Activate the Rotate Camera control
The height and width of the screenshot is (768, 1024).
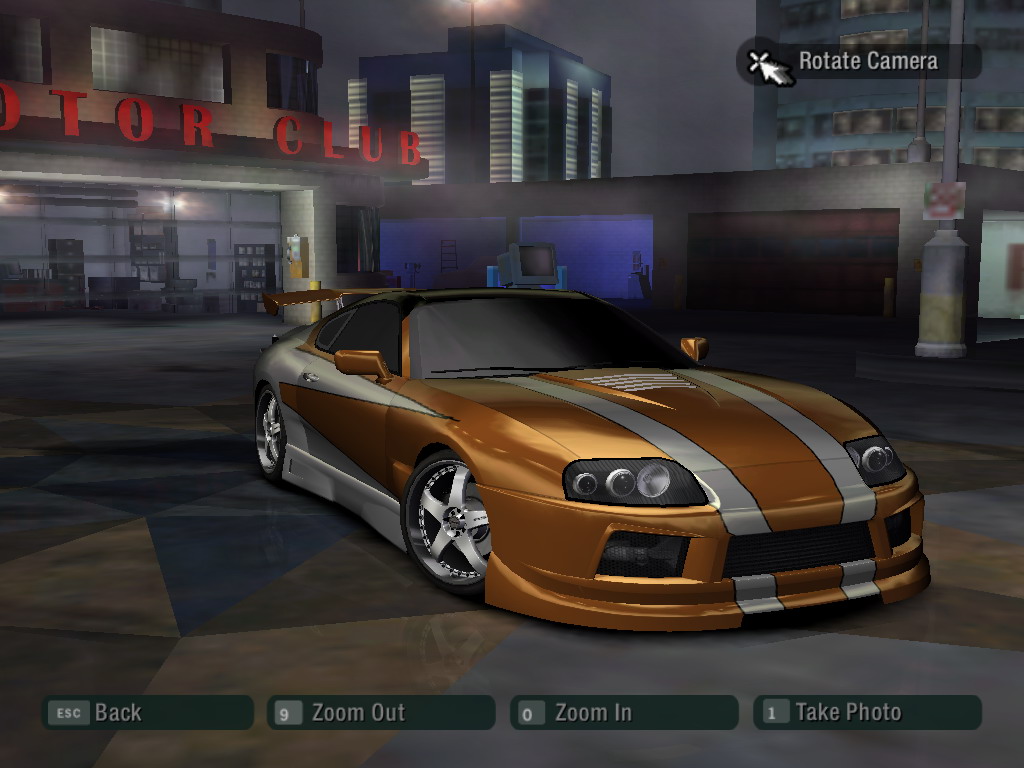tap(858, 62)
